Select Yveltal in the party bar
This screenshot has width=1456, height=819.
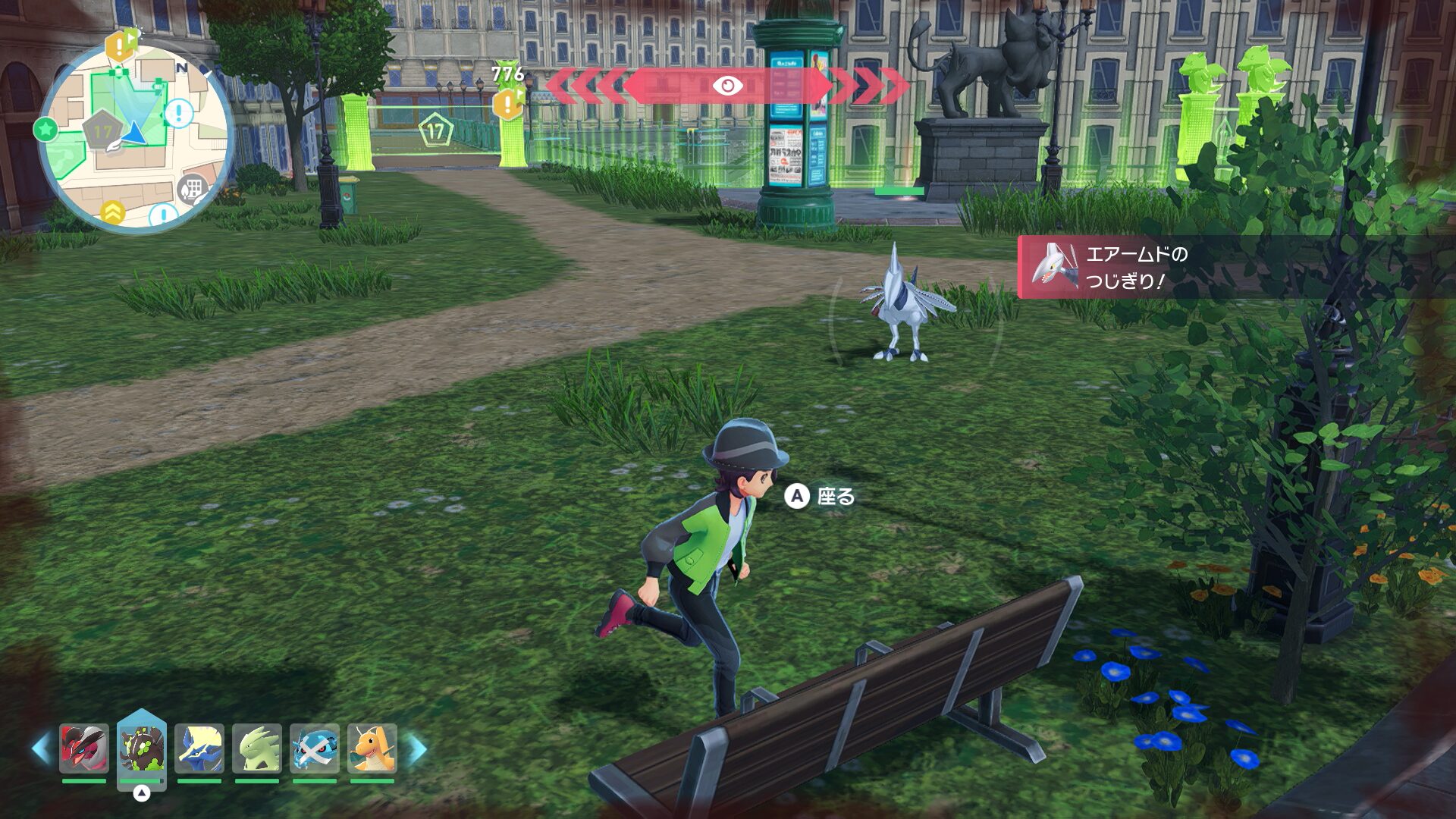tap(84, 748)
